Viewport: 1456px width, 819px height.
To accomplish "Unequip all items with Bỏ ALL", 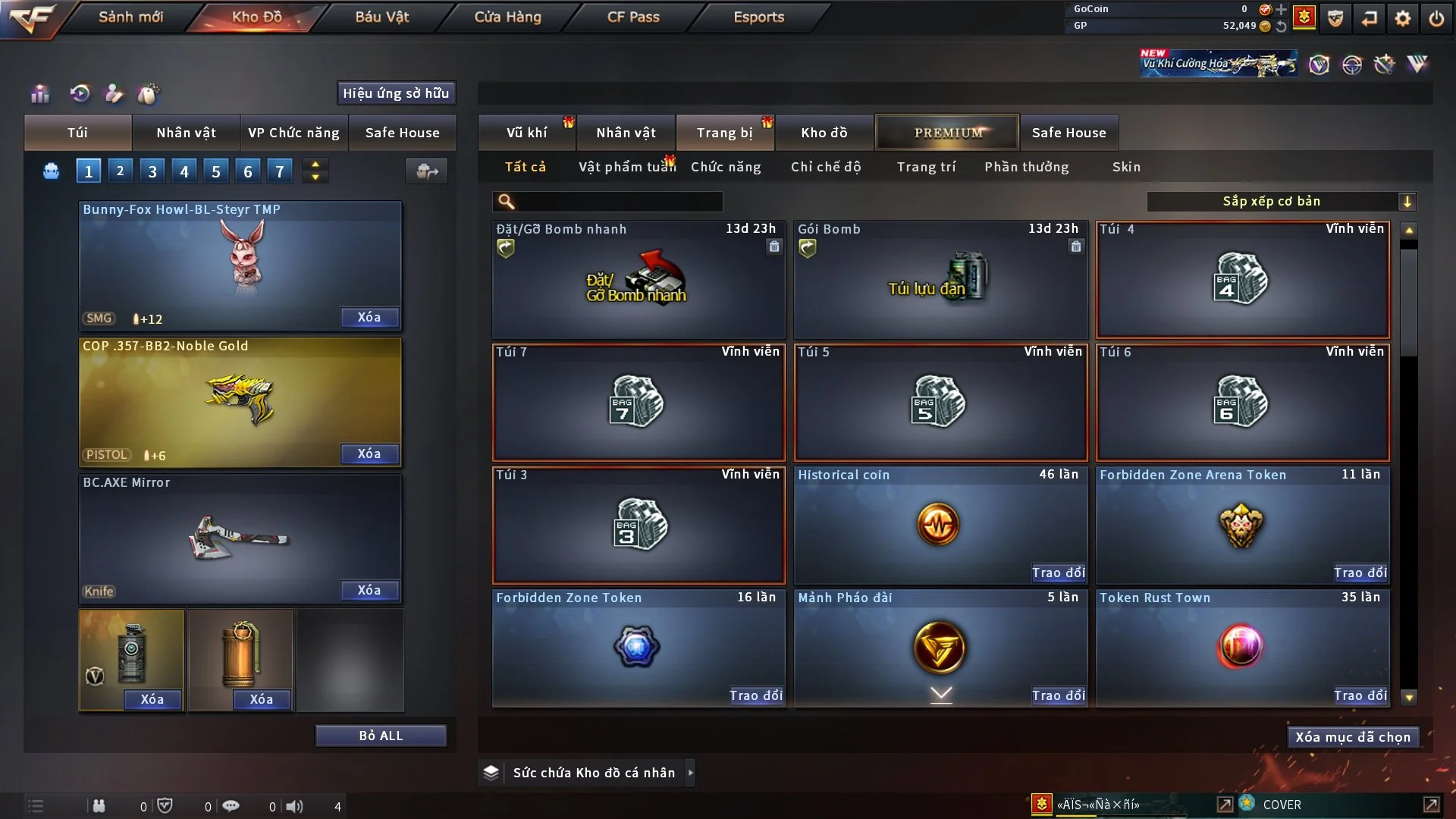I will 381,736.
